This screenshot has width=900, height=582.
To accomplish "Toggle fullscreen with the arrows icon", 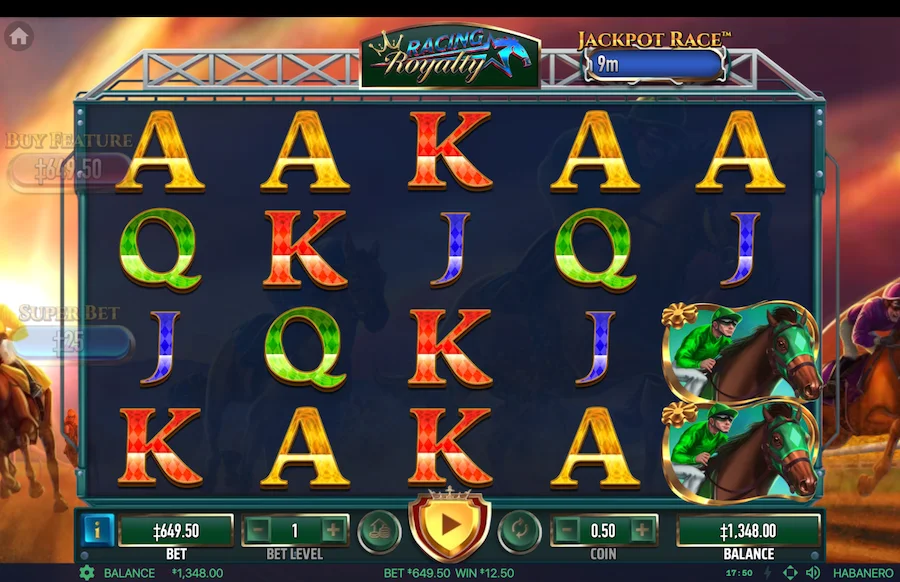I will pyautogui.click(x=791, y=573).
